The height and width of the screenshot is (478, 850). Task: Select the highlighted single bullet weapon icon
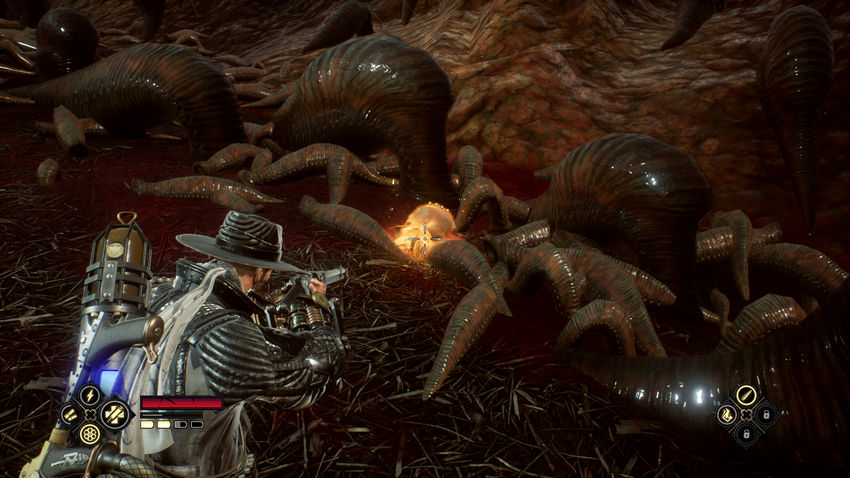[745, 394]
